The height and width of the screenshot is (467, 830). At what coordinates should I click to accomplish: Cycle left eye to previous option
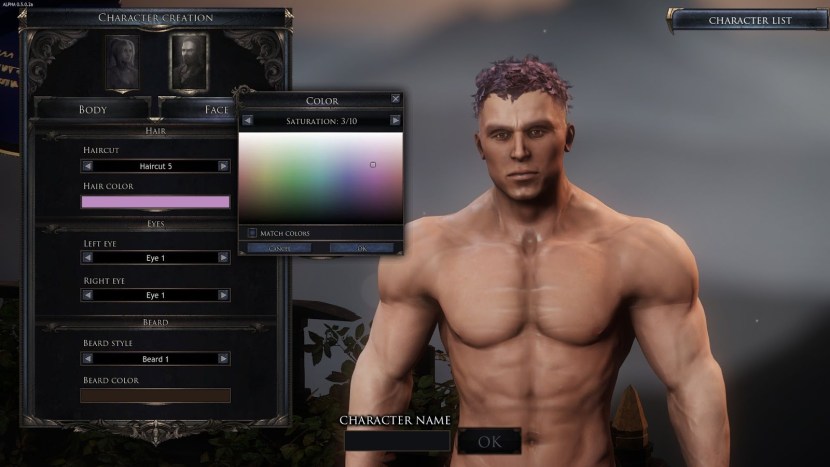pos(88,258)
